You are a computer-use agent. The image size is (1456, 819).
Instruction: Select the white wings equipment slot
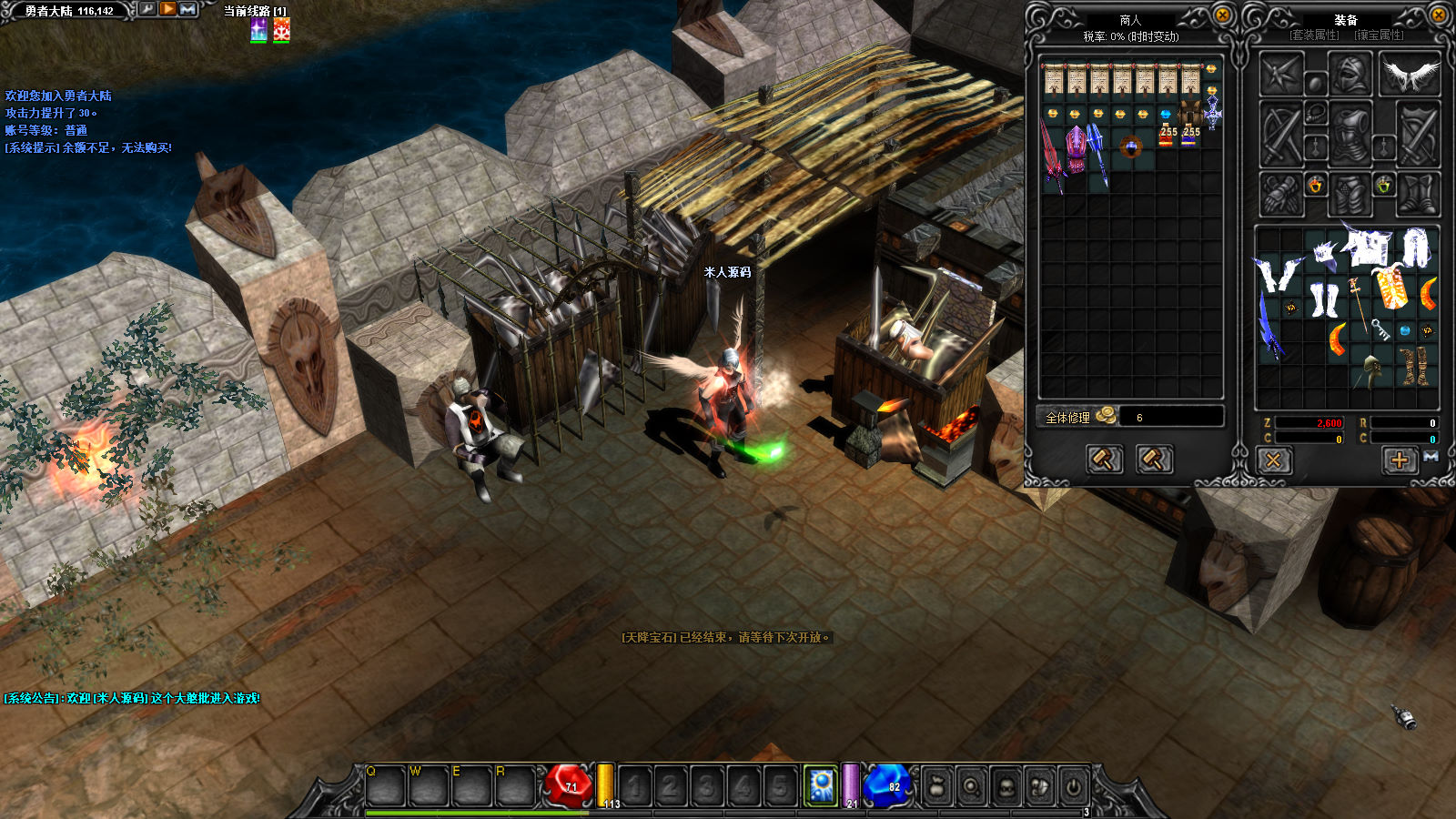(1410, 75)
